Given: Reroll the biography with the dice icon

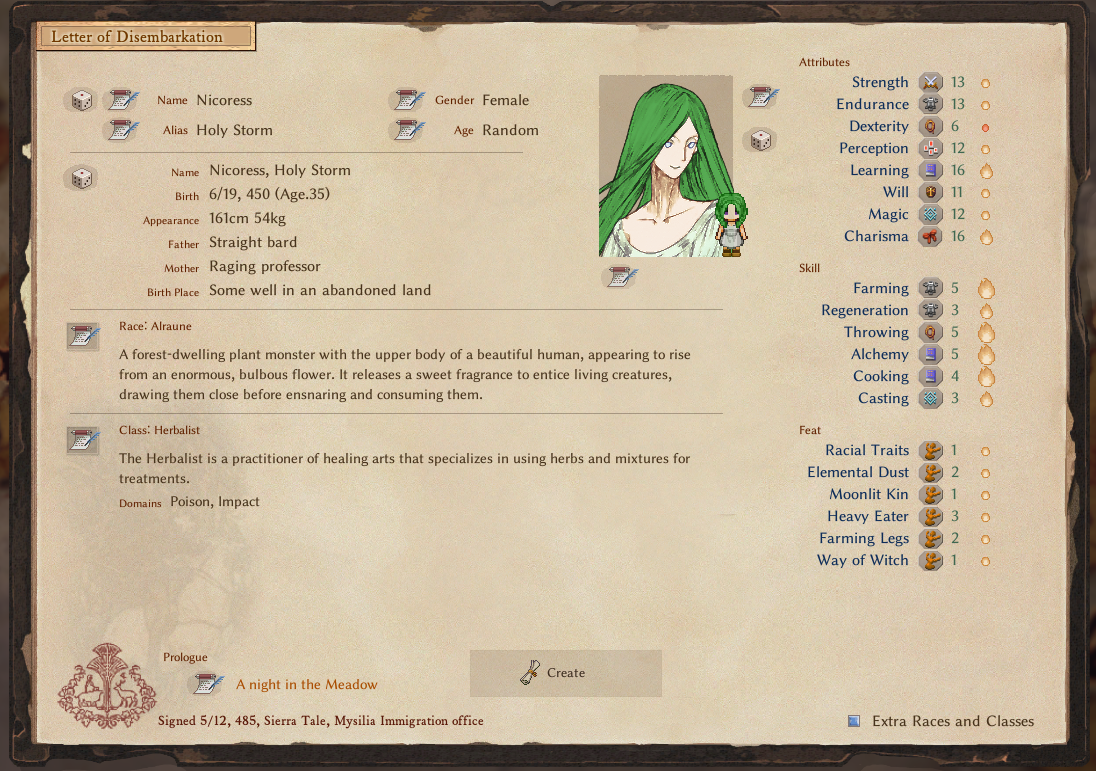Looking at the screenshot, I should 81,179.
